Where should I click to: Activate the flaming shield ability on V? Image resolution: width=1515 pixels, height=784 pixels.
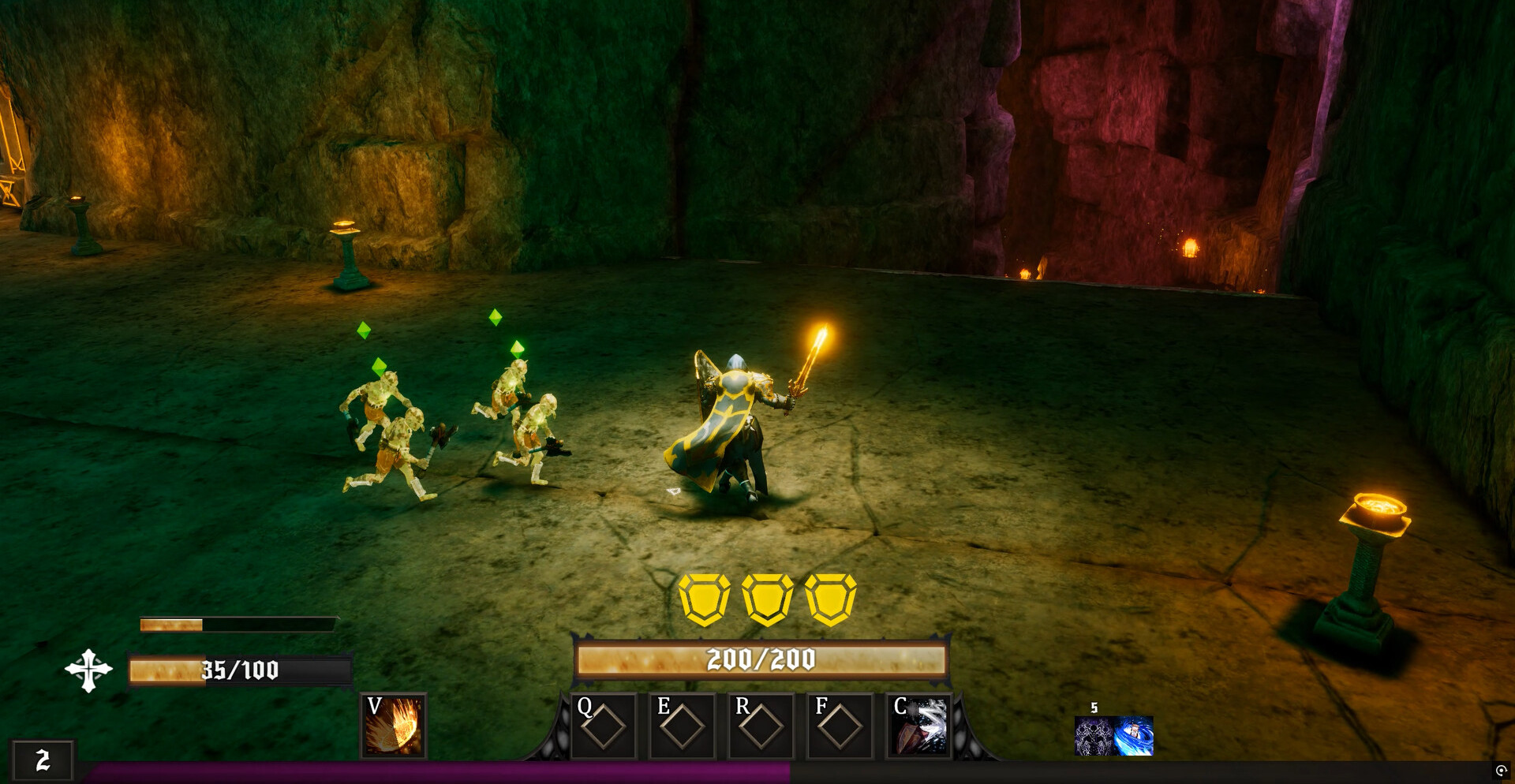(x=393, y=726)
